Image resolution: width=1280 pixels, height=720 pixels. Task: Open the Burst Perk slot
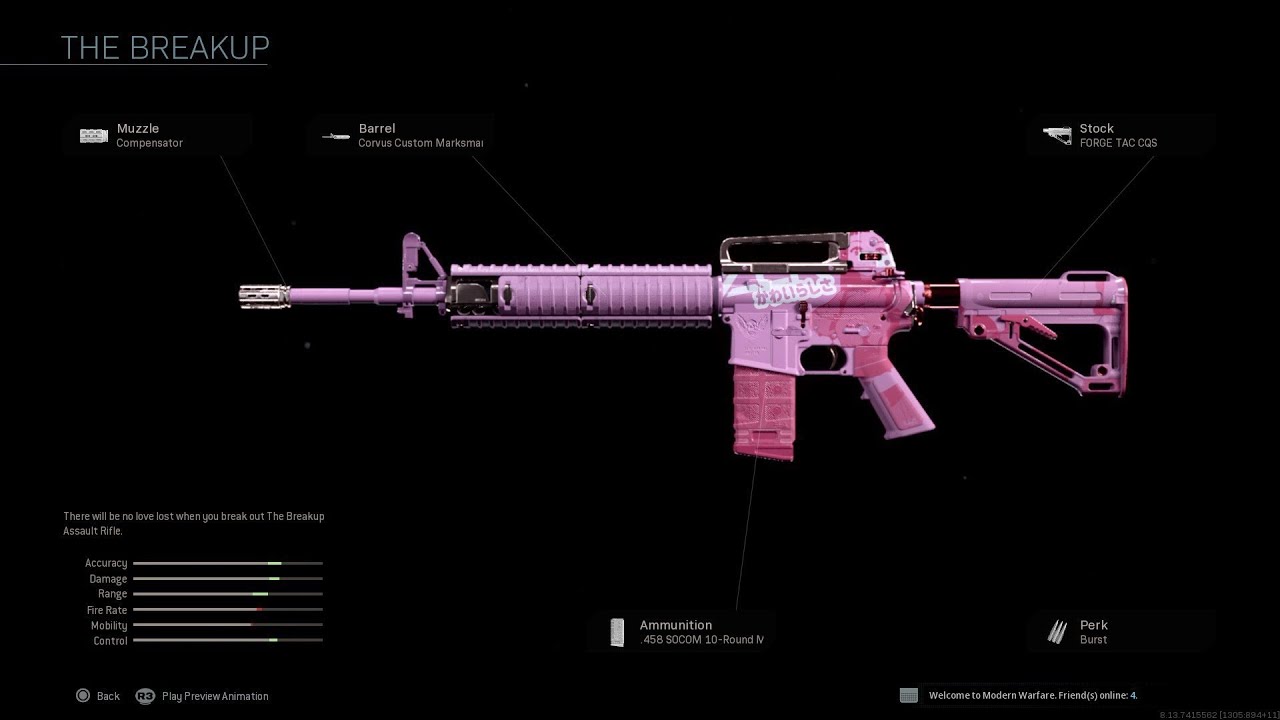(1120, 632)
